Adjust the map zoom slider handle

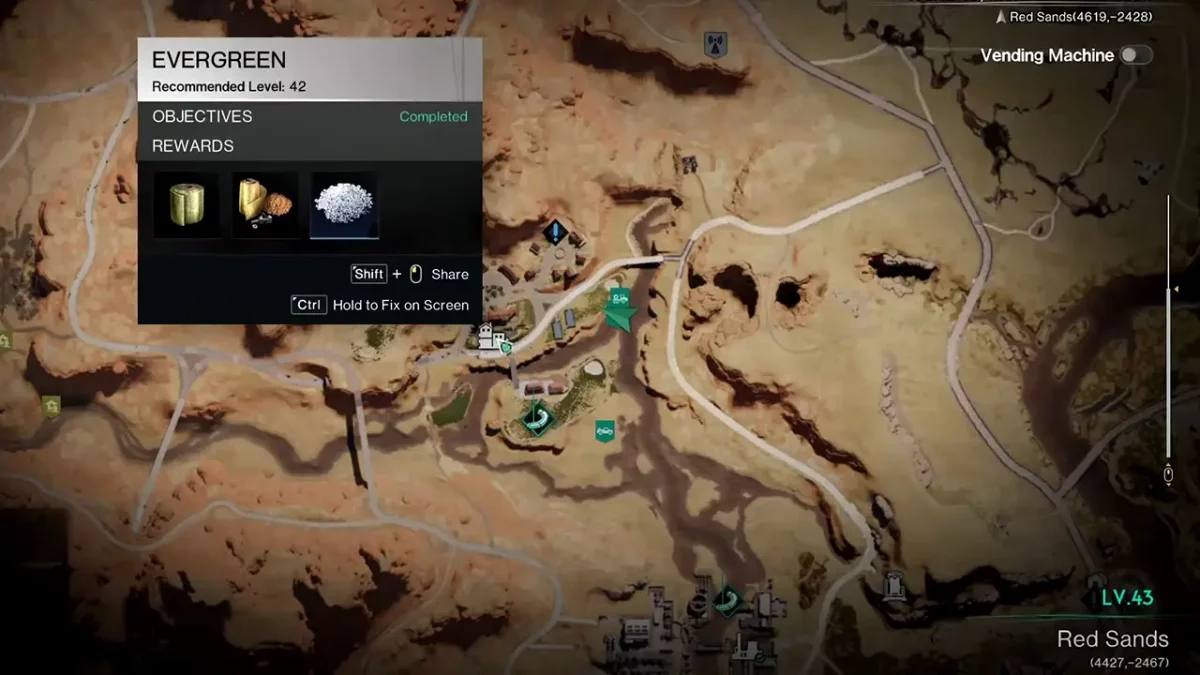pos(1168,291)
